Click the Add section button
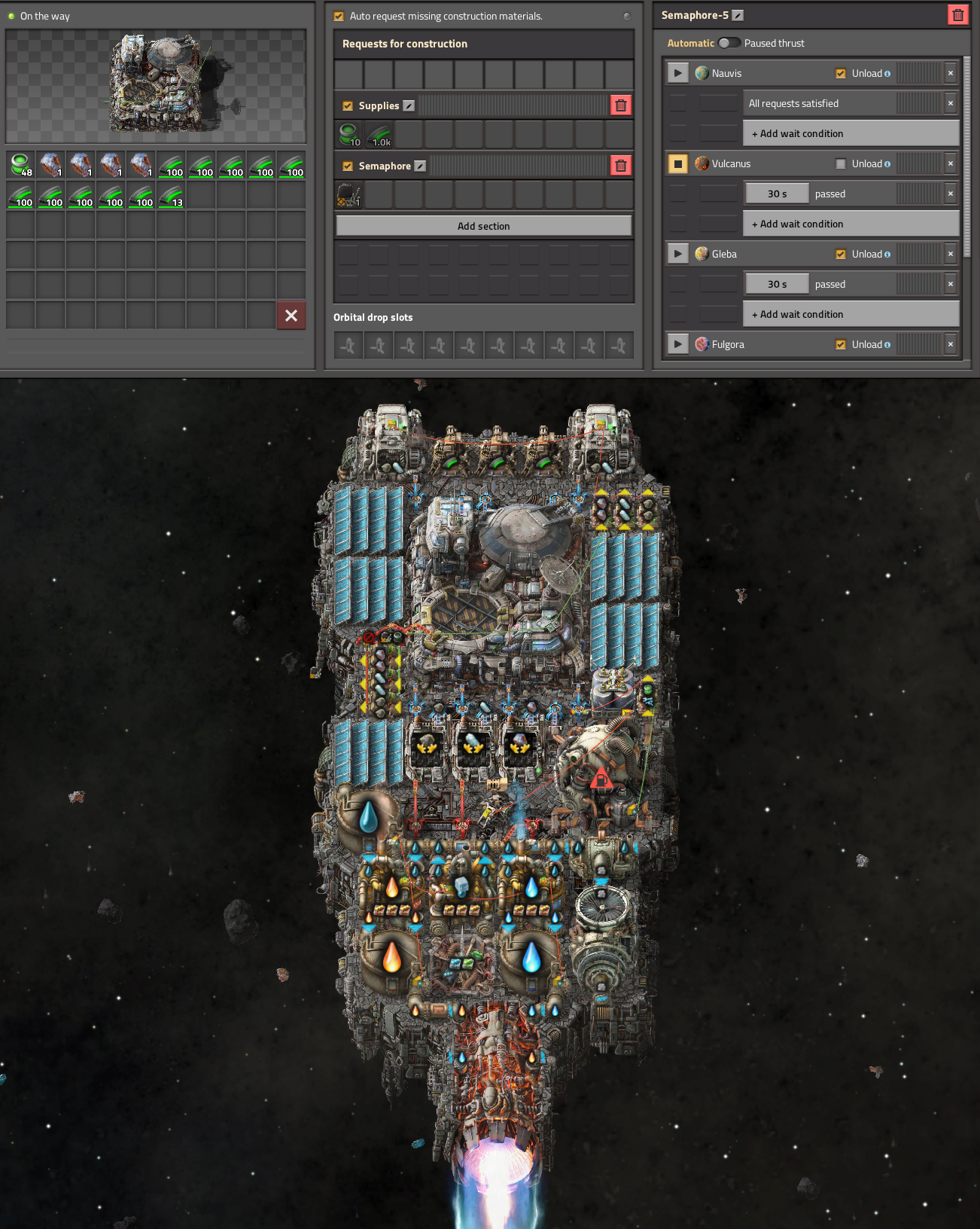 pos(483,226)
